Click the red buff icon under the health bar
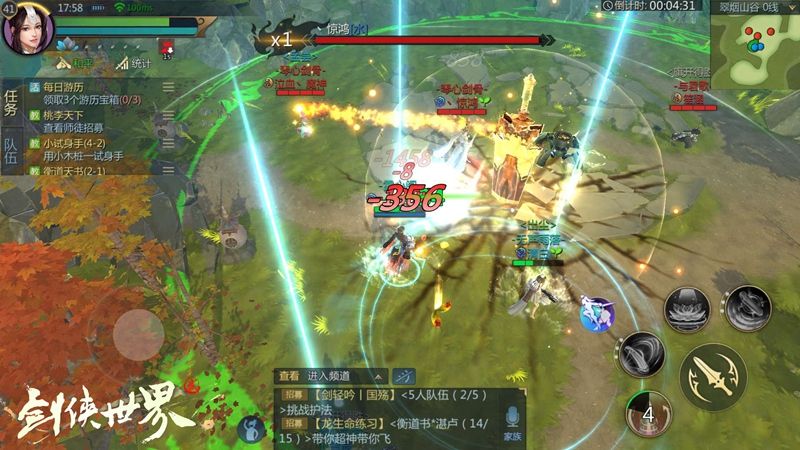Viewport: 800px width, 450px height. 167,47
